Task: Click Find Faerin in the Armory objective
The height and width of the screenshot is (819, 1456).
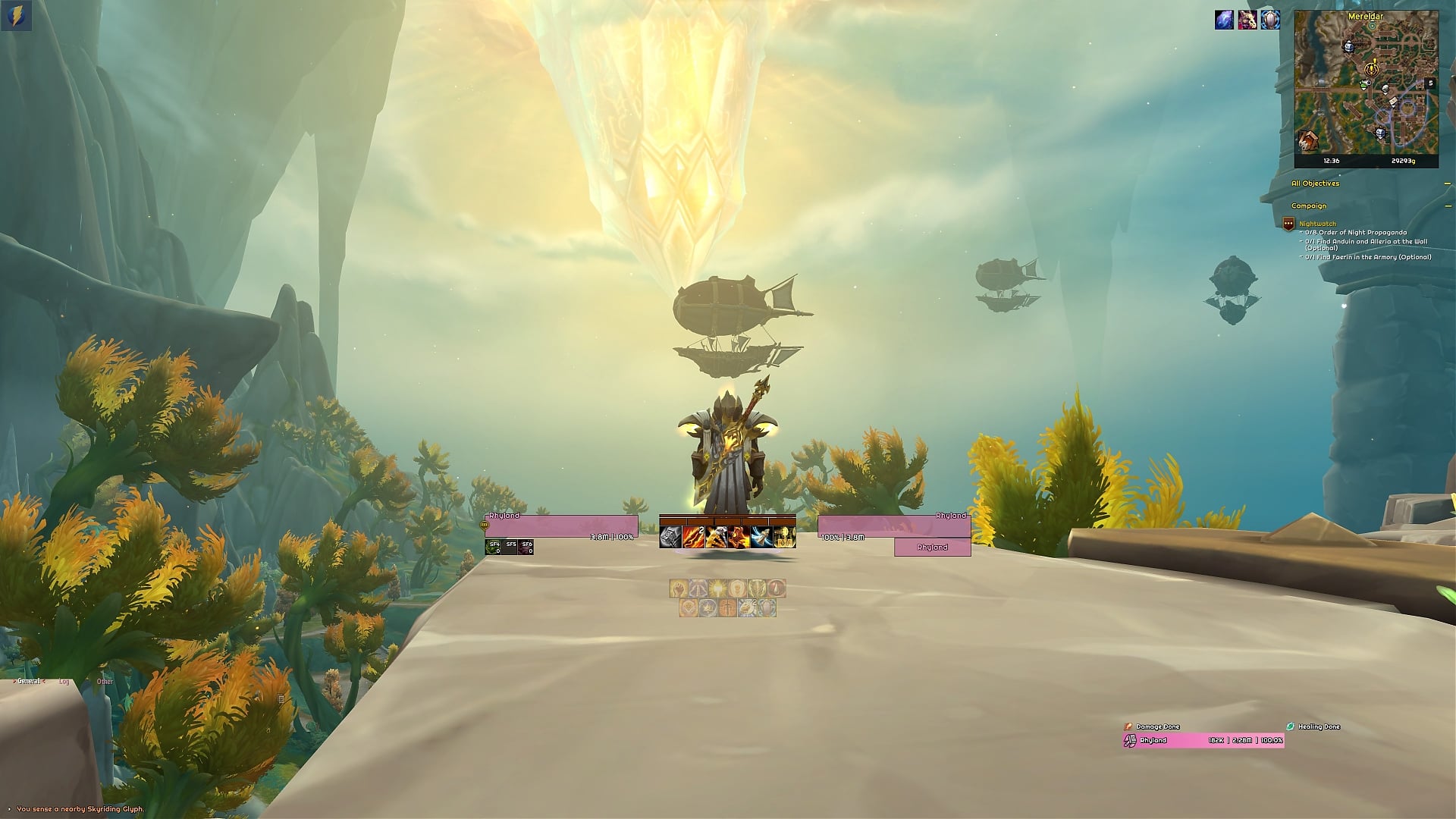Action: [1365, 256]
